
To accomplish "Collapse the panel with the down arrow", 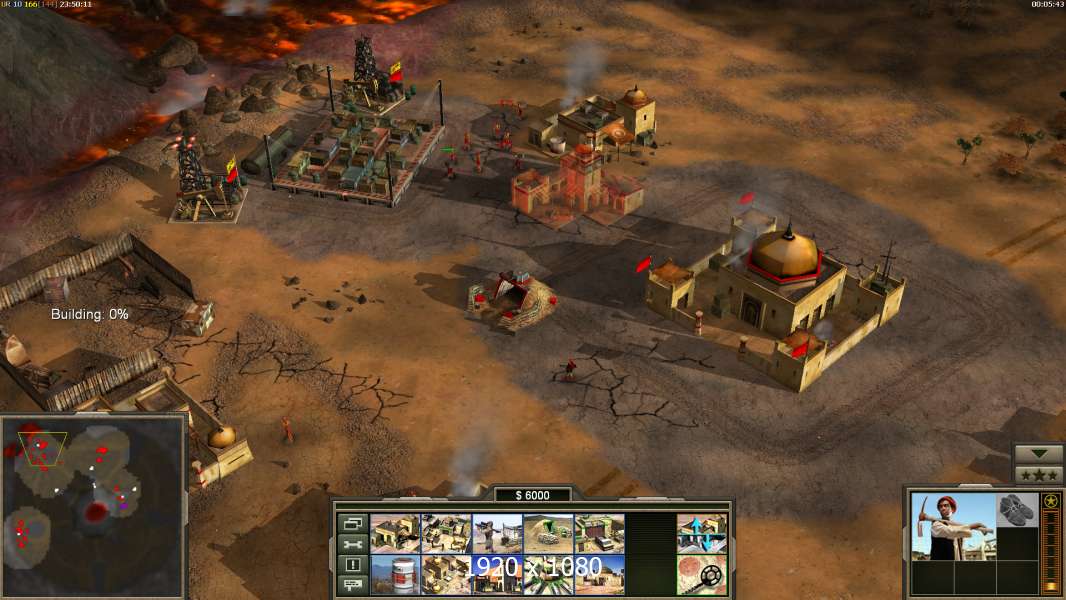I will tap(1038, 453).
